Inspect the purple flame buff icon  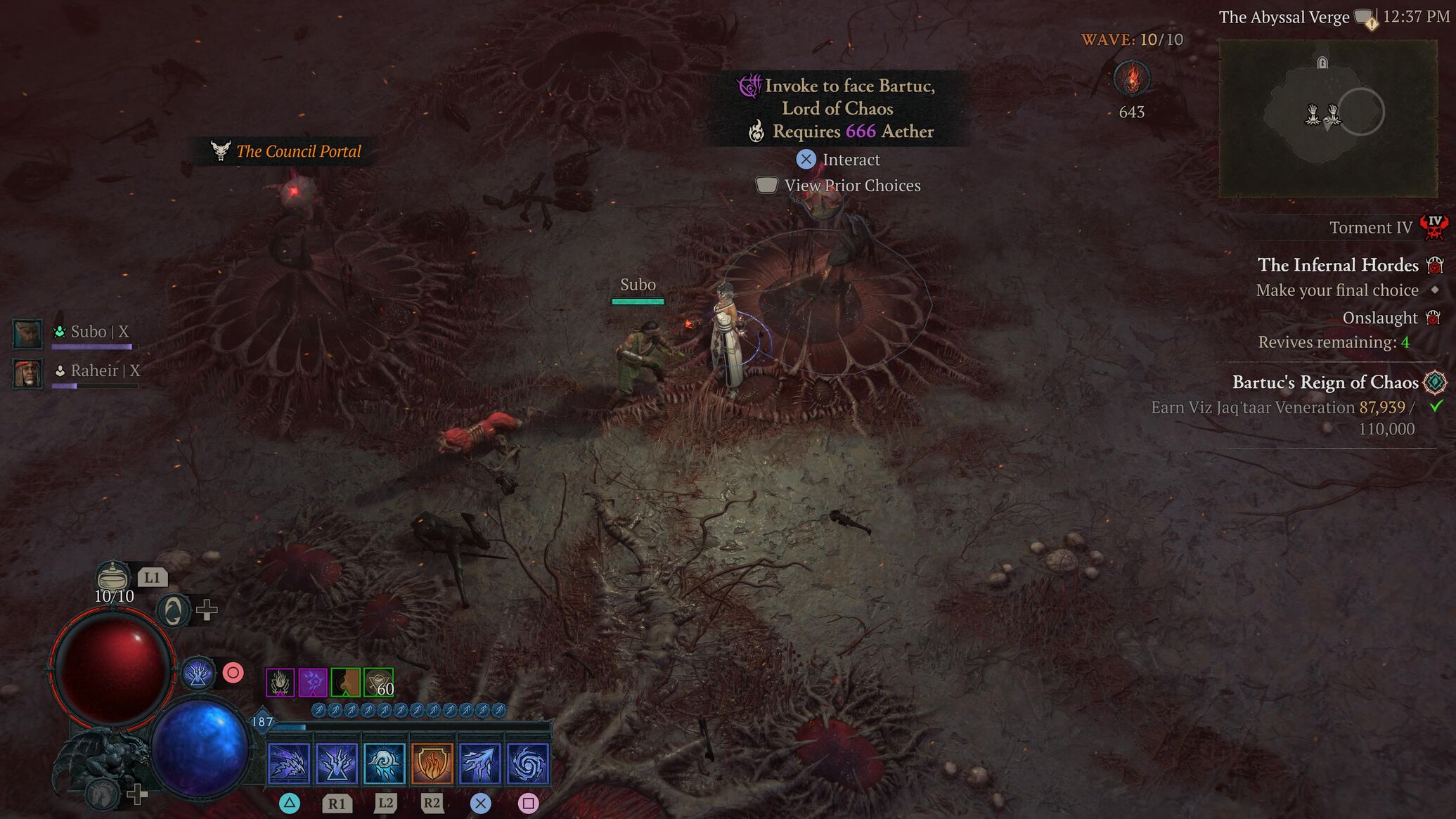[280, 682]
